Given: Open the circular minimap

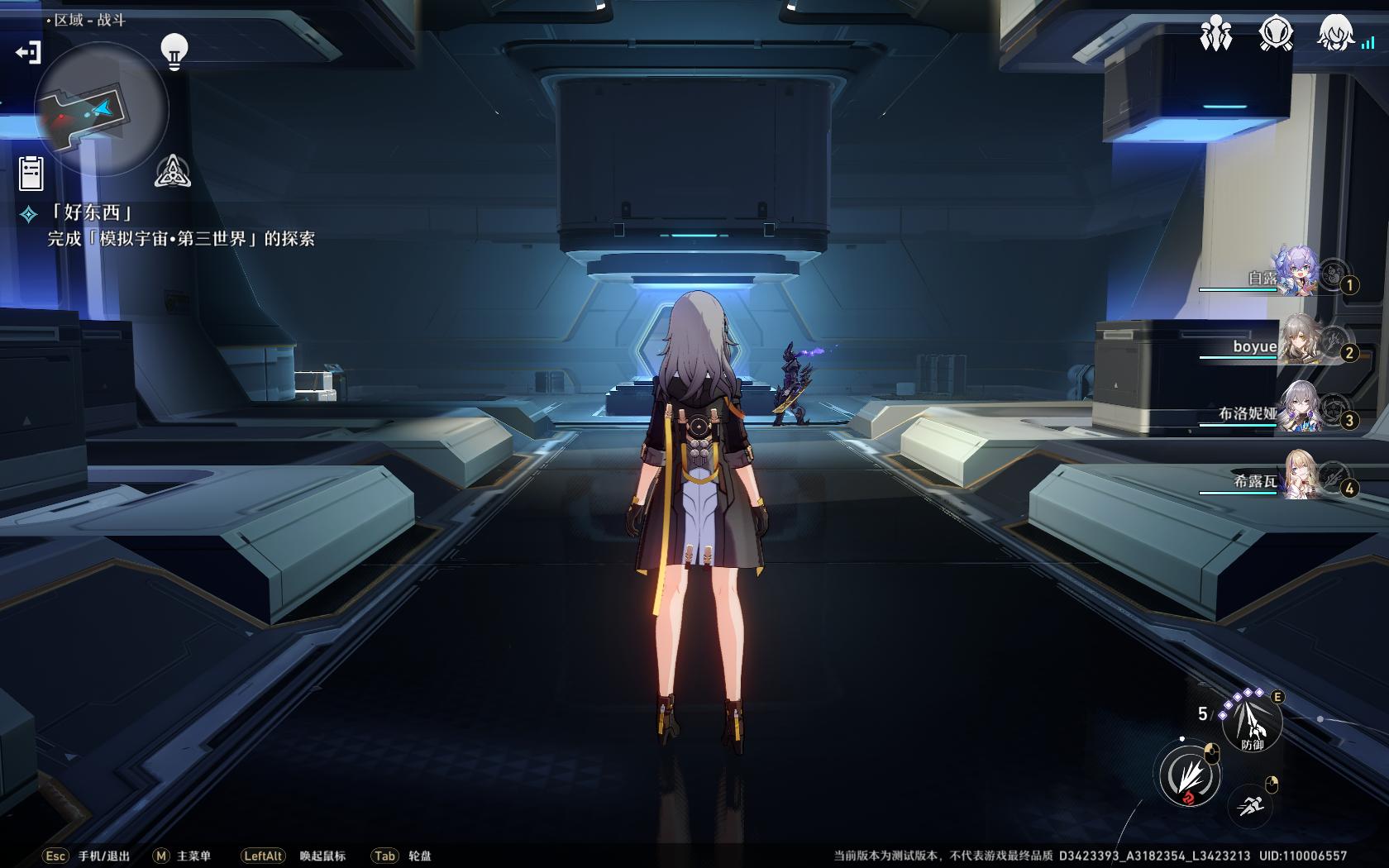Looking at the screenshot, I should pyautogui.click(x=101, y=108).
